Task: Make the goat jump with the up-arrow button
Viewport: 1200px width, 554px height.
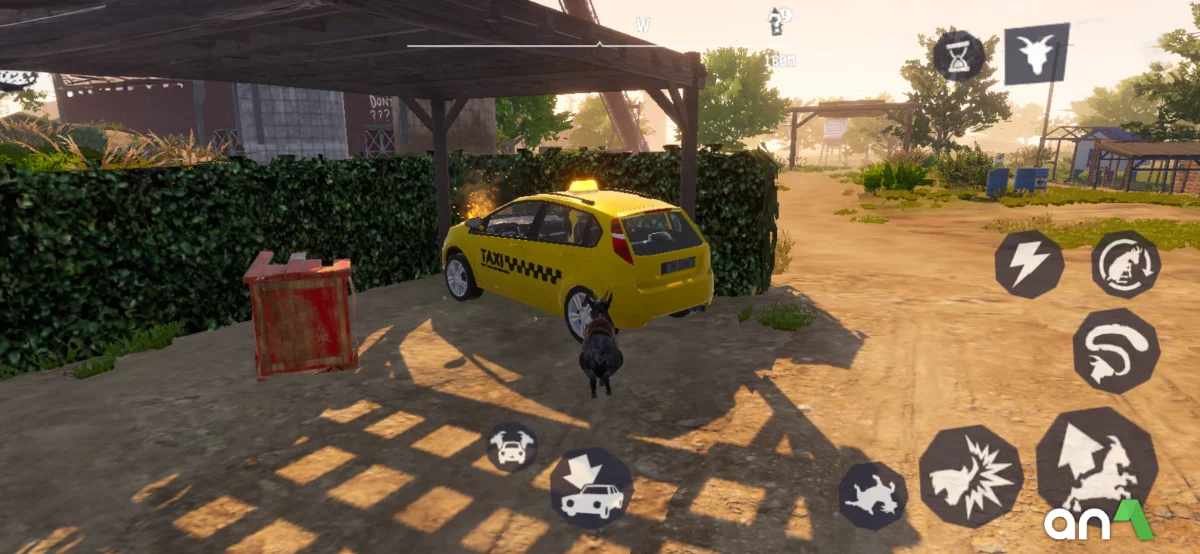Action: tap(1096, 462)
